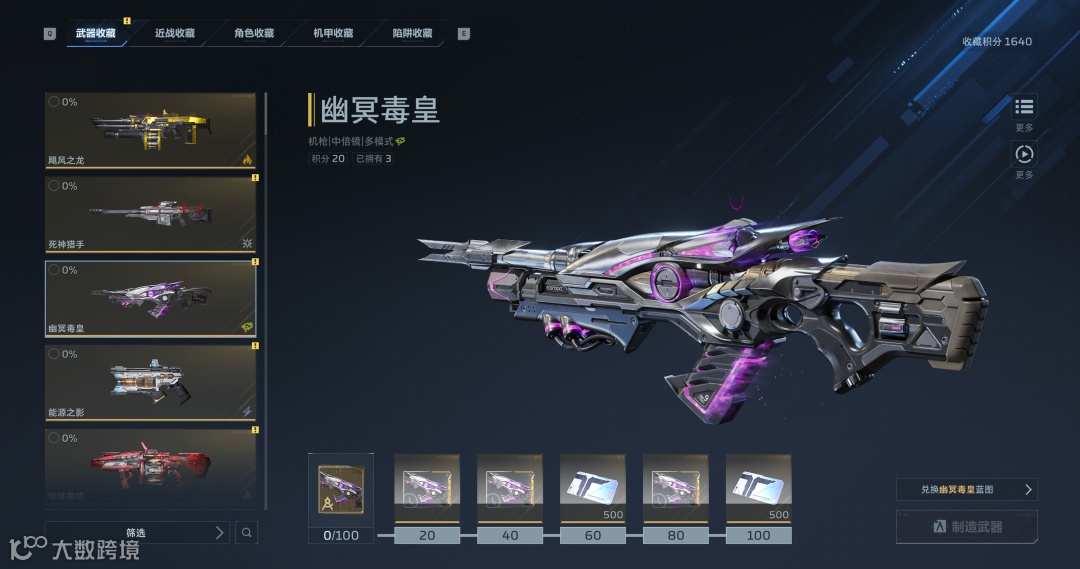1080x569 pixels.
Task: Click the 制造武器 button
Action: (966, 527)
